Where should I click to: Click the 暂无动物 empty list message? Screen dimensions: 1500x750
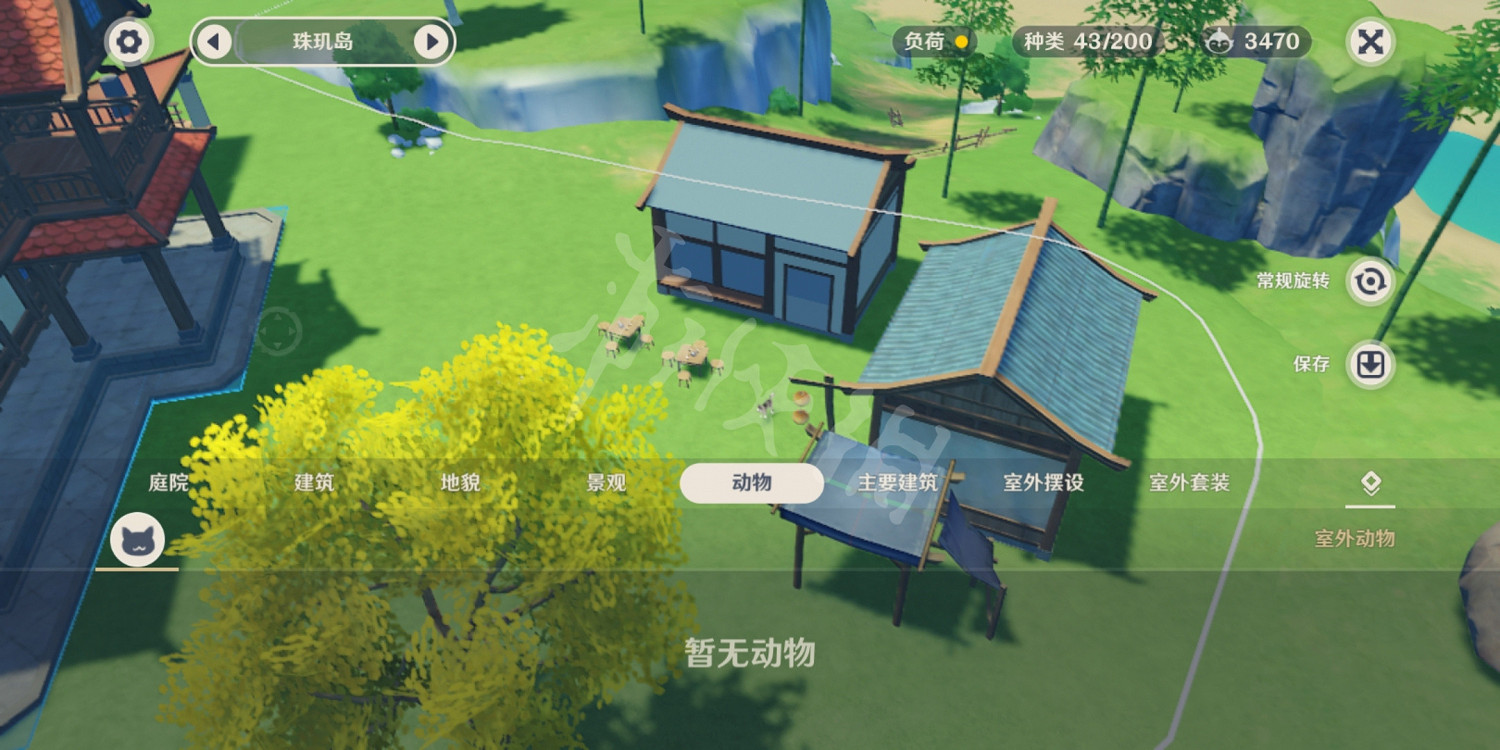(752, 655)
